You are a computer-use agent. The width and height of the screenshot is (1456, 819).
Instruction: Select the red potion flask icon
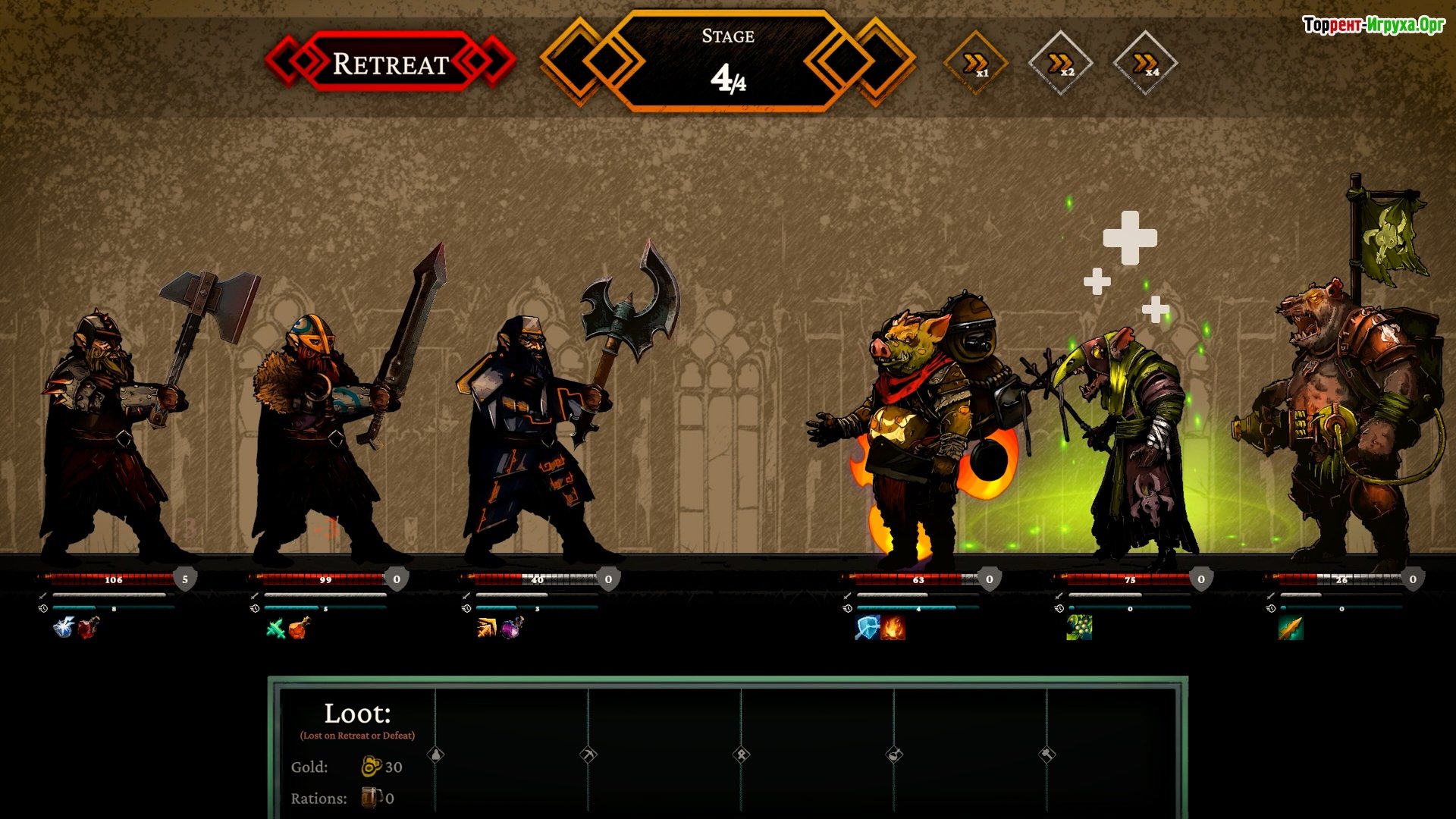click(88, 628)
